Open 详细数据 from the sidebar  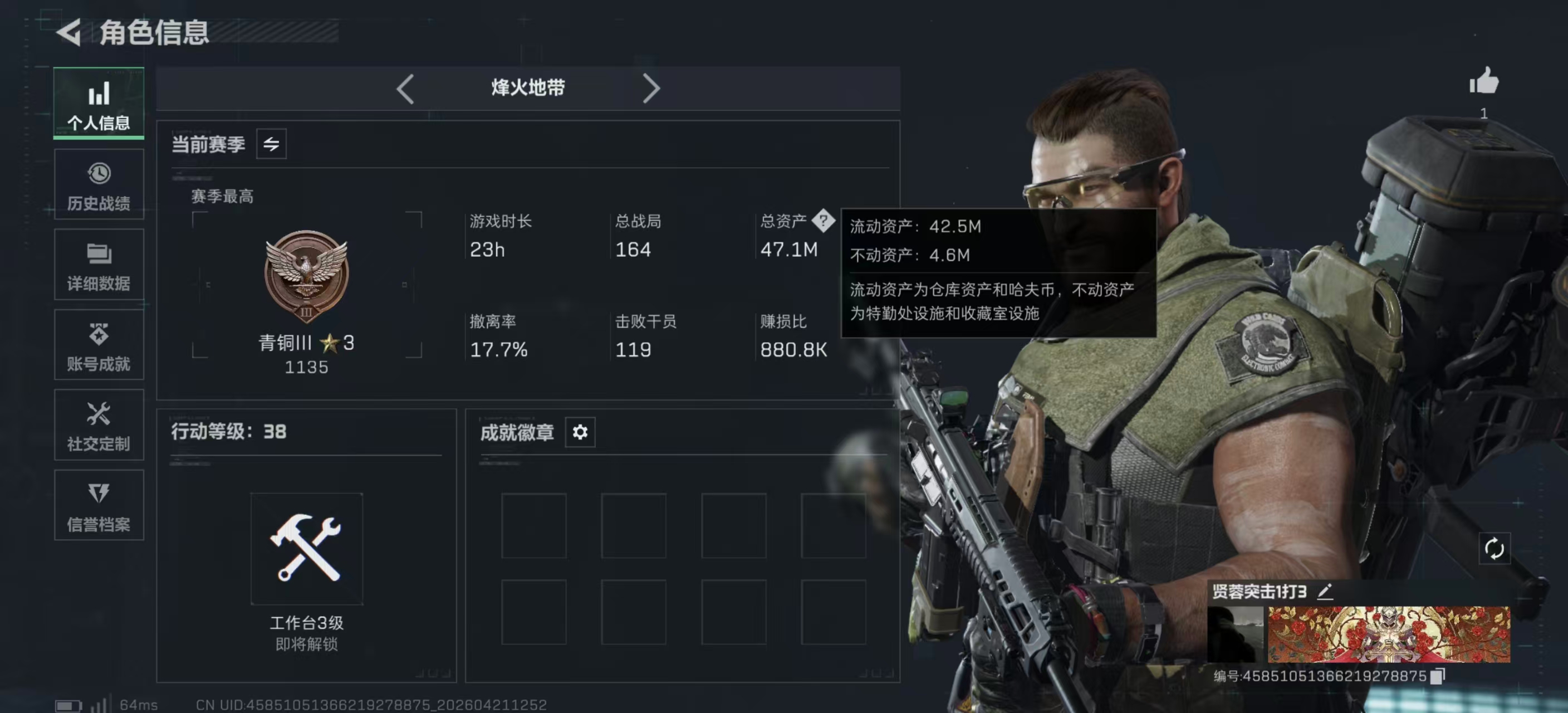pos(99,264)
